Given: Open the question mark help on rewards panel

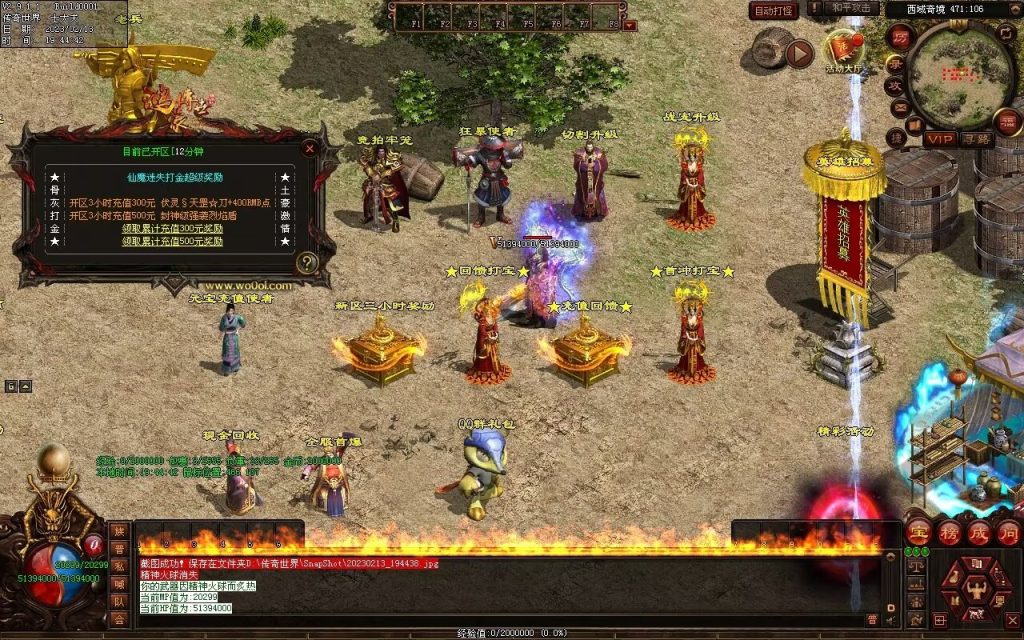Looking at the screenshot, I should [308, 263].
